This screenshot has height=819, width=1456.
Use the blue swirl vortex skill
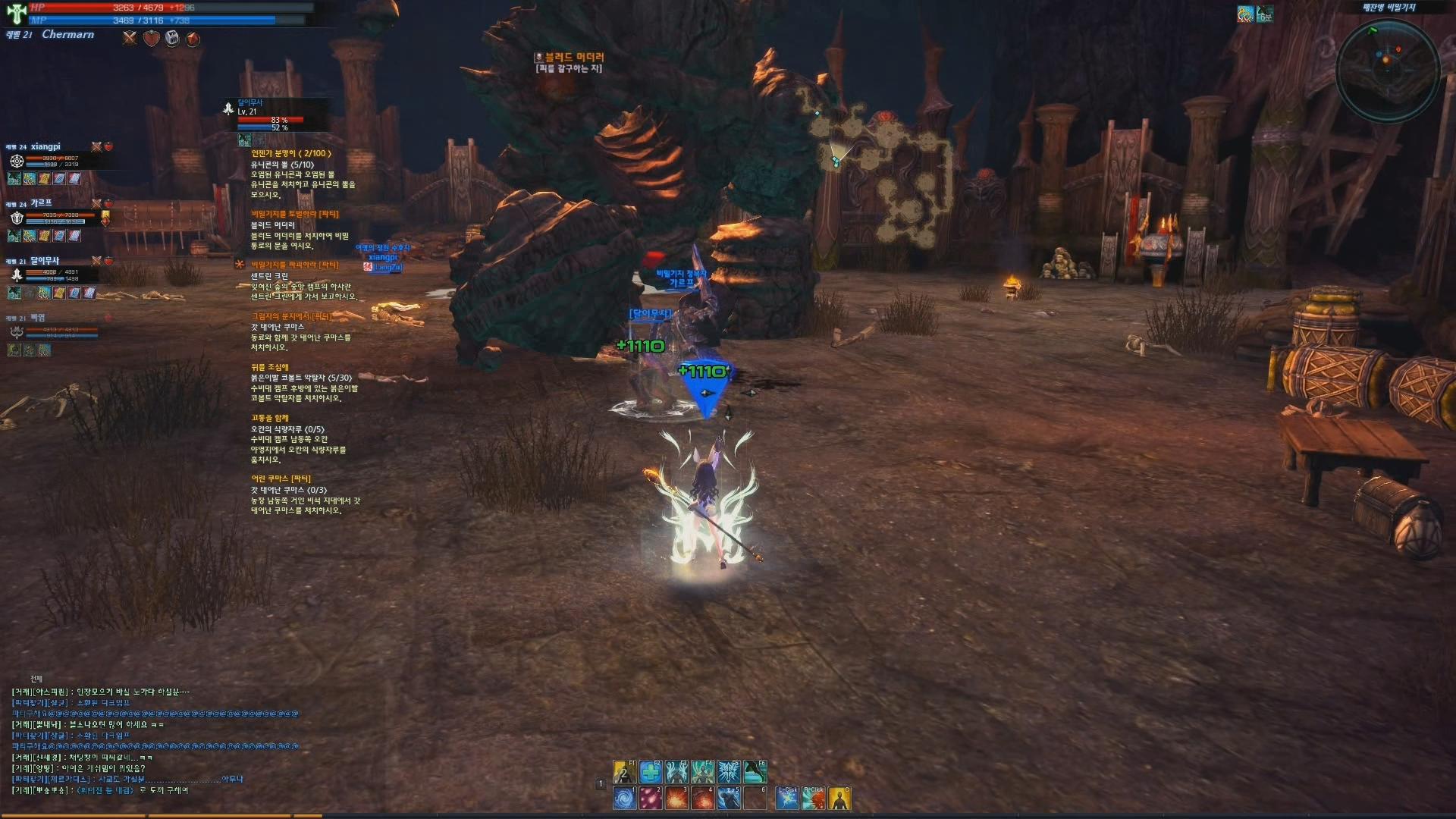point(625,799)
